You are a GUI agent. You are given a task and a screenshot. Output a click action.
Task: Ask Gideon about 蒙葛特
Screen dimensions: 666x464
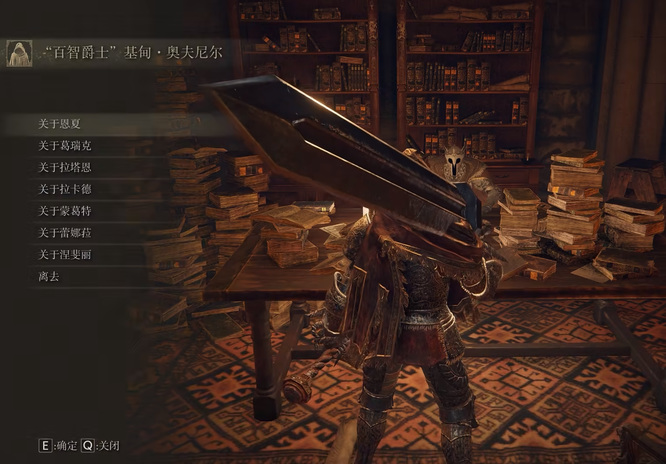tap(65, 211)
